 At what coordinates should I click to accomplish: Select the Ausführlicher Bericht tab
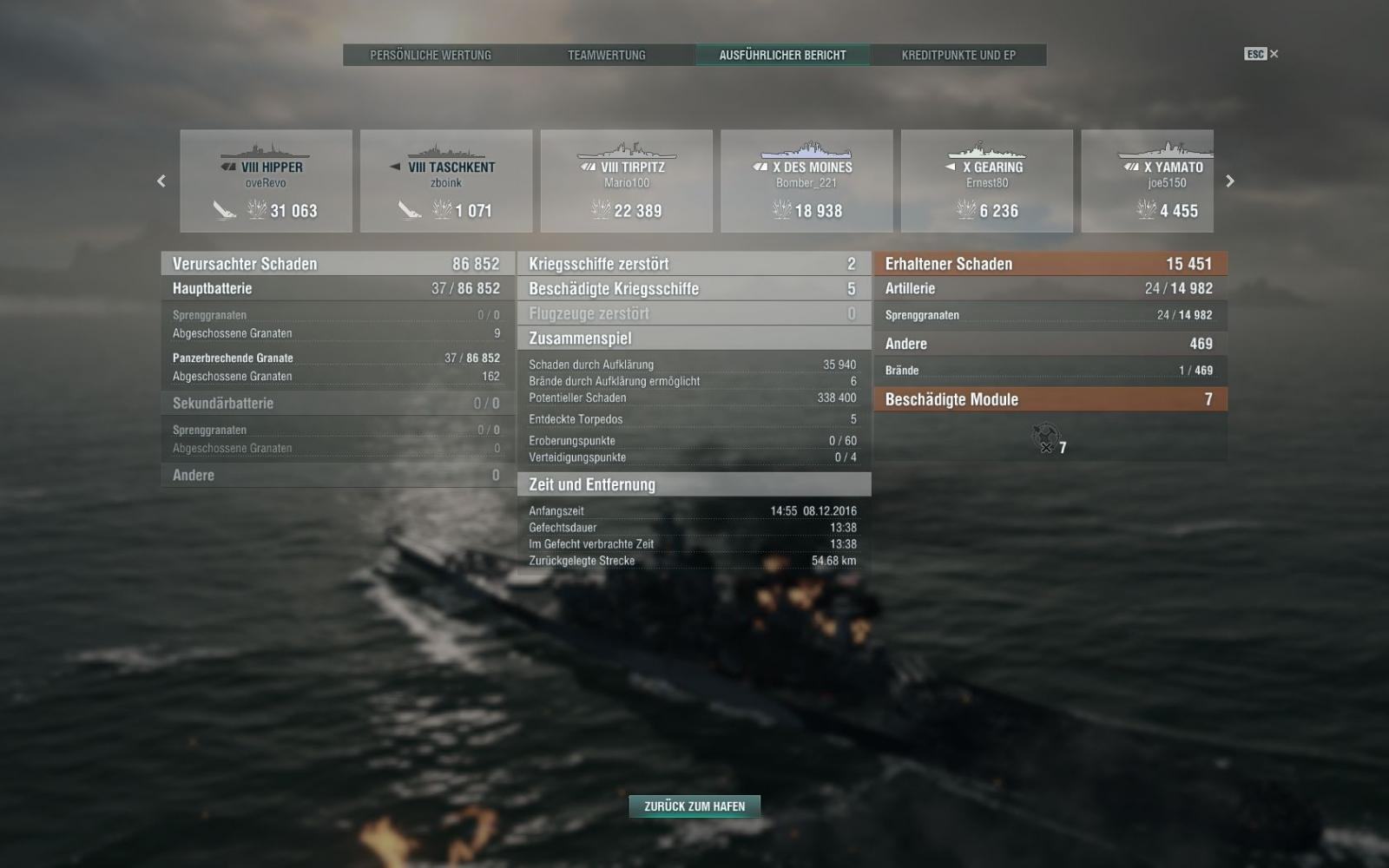[x=782, y=55]
